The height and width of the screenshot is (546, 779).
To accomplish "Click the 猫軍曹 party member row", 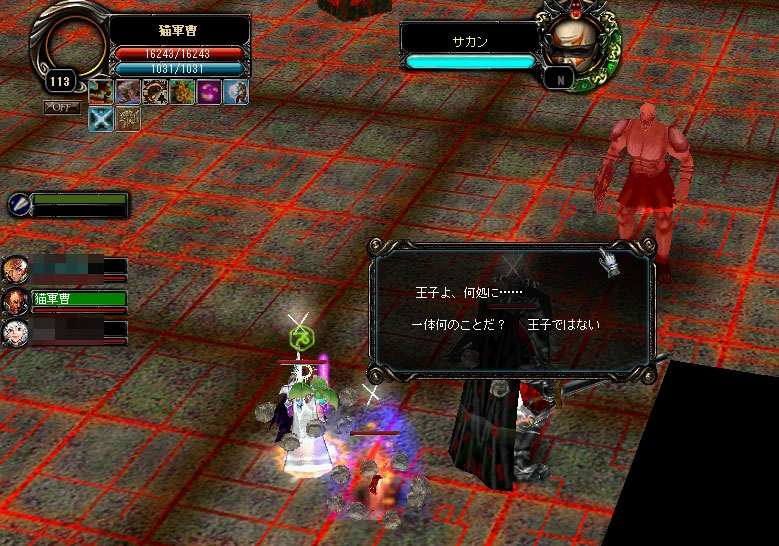I will [x=78, y=299].
